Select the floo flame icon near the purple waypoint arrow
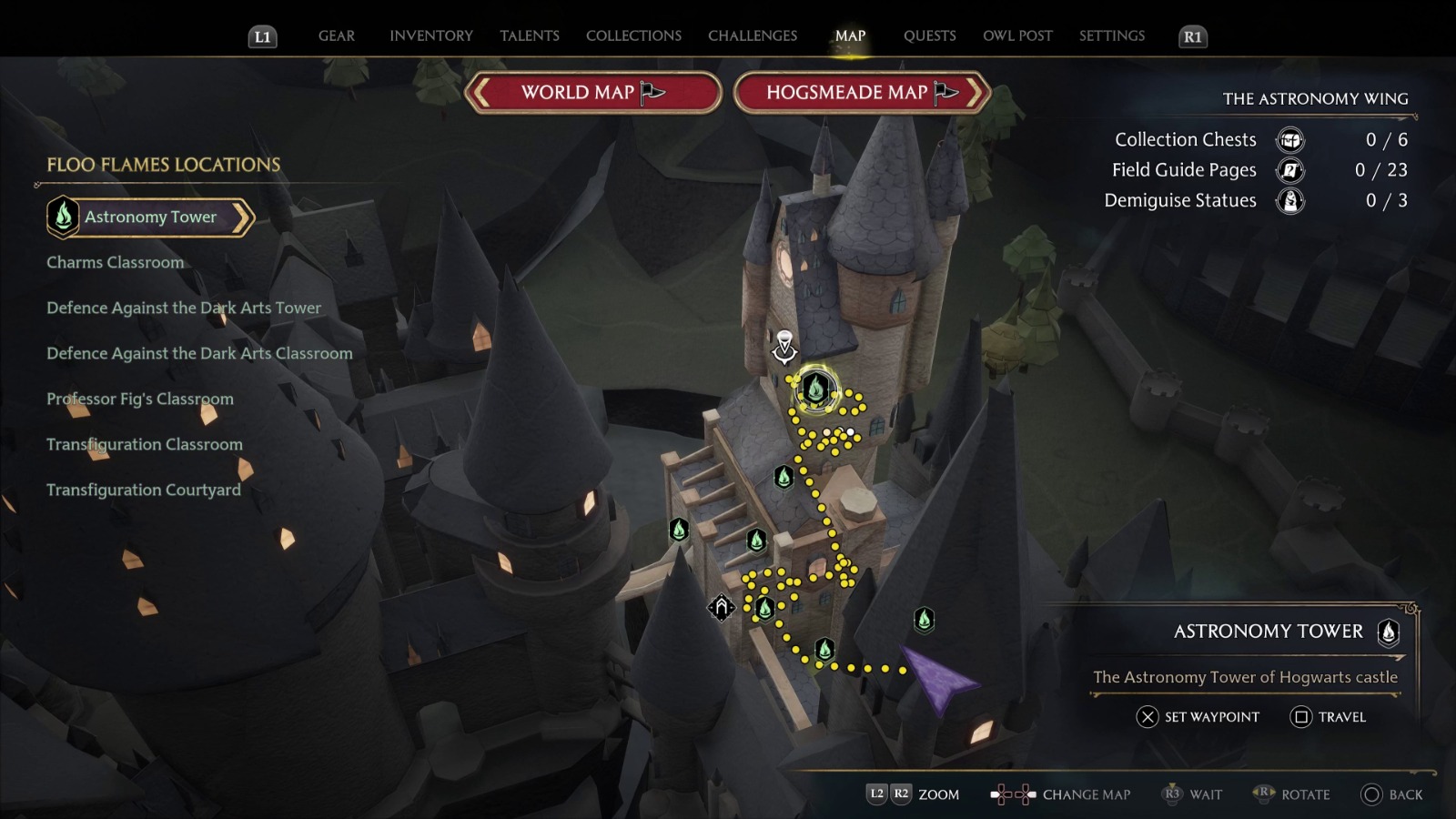The height and width of the screenshot is (819, 1456). (x=924, y=617)
